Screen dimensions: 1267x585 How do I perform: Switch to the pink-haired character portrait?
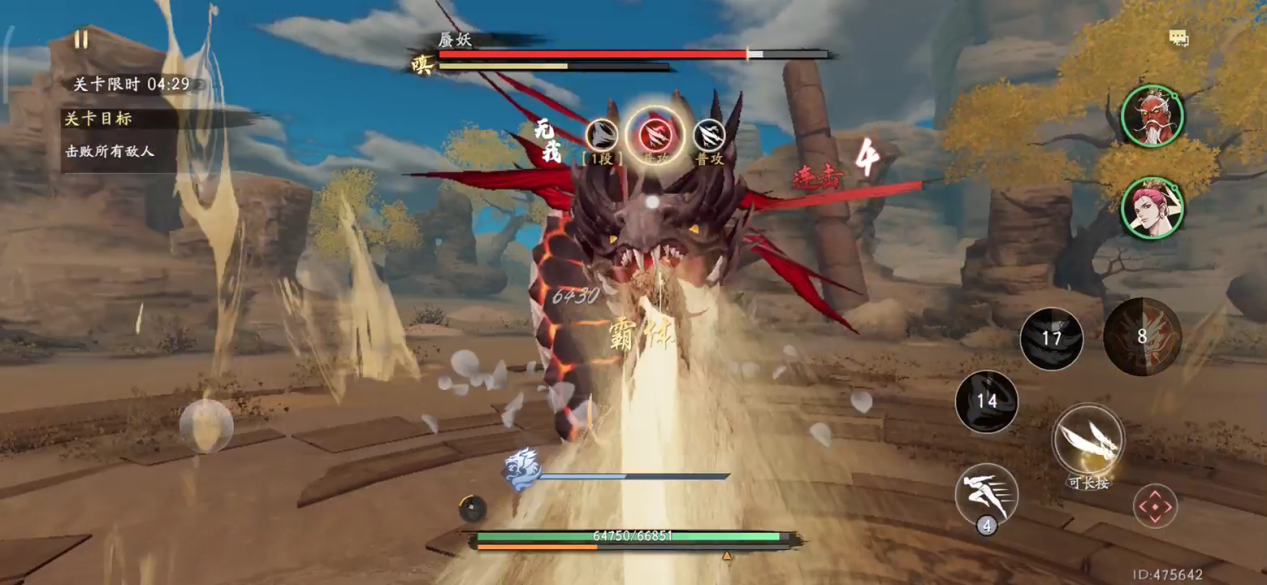click(1152, 208)
